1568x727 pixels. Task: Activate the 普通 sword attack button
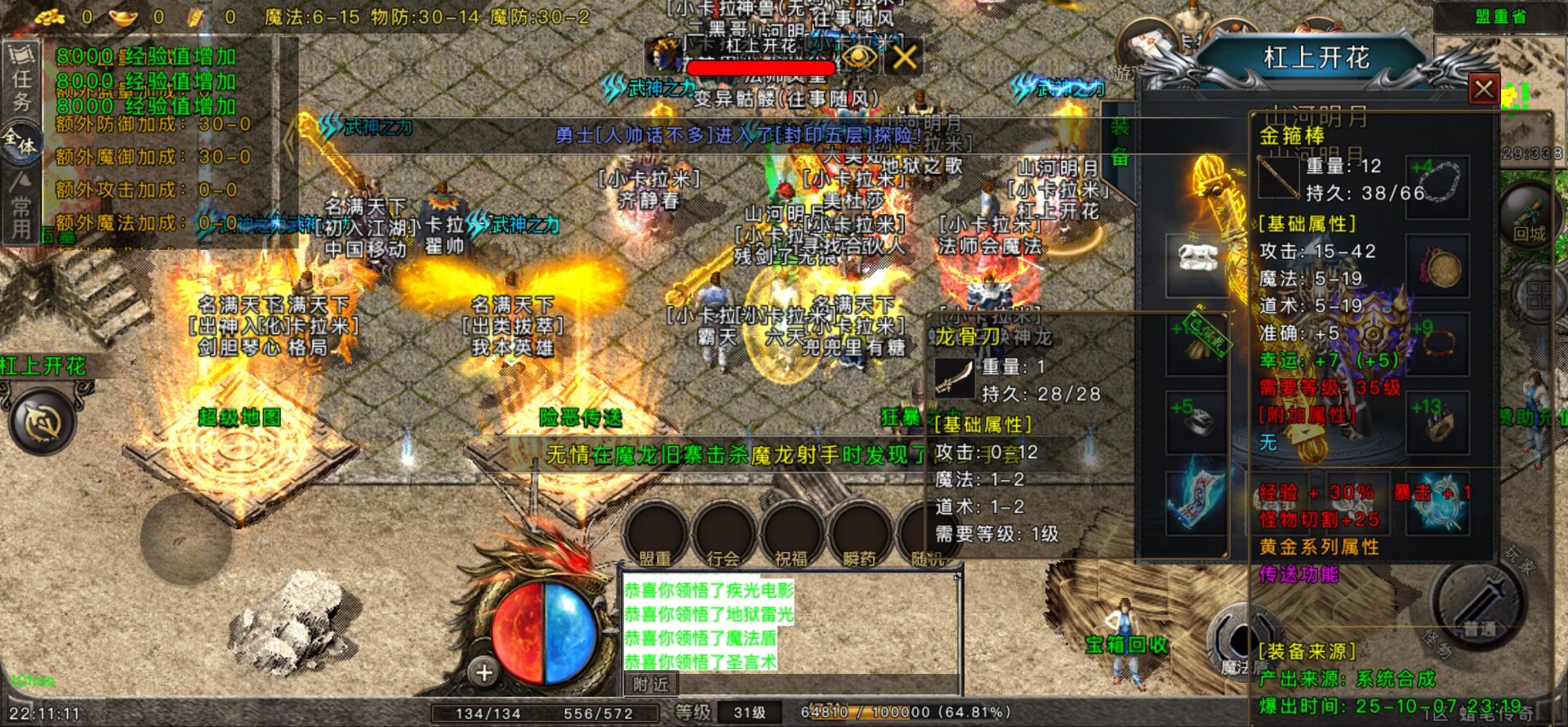click(x=1479, y=604)
